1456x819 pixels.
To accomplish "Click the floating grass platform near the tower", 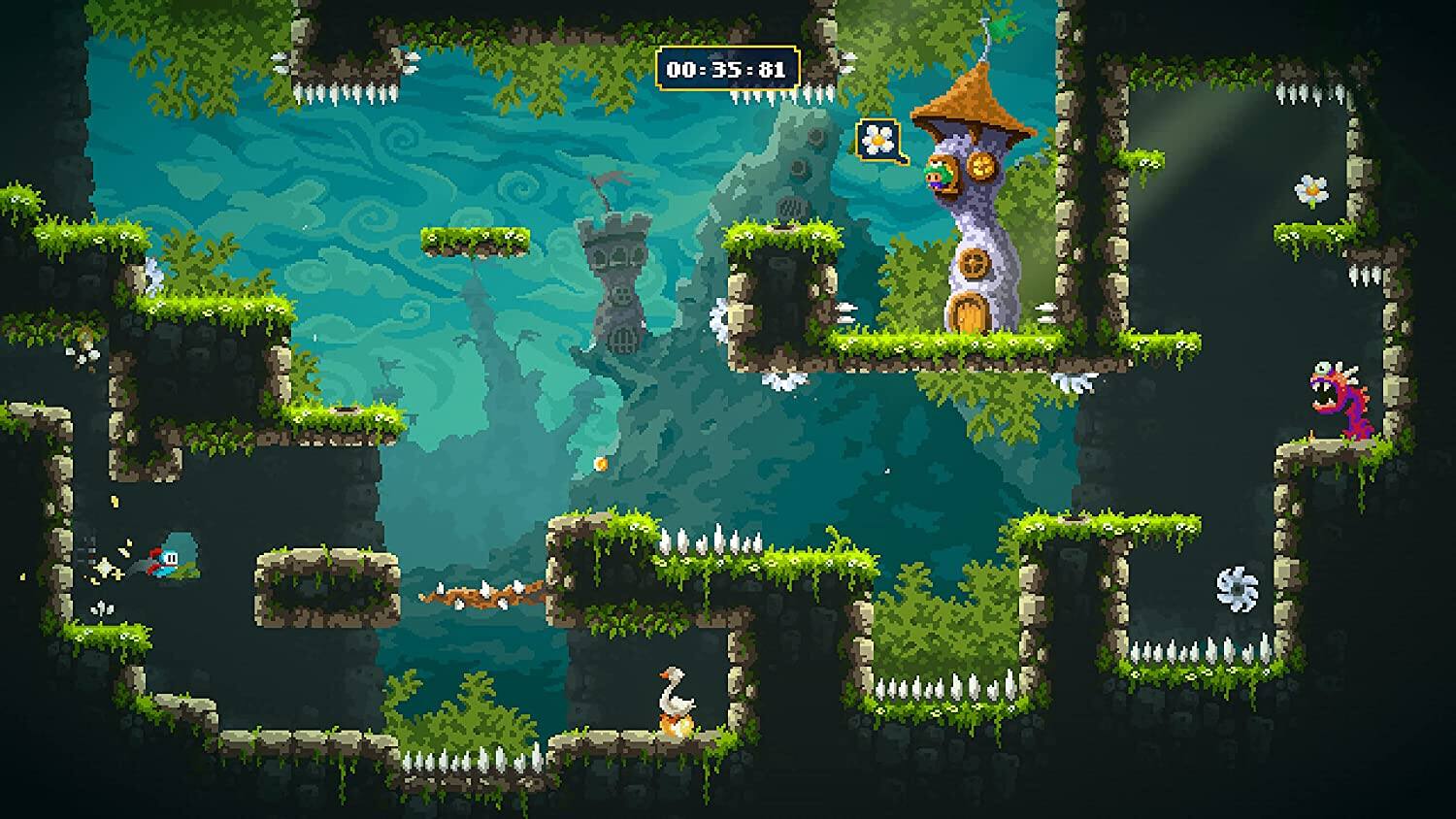I will 476,240.
